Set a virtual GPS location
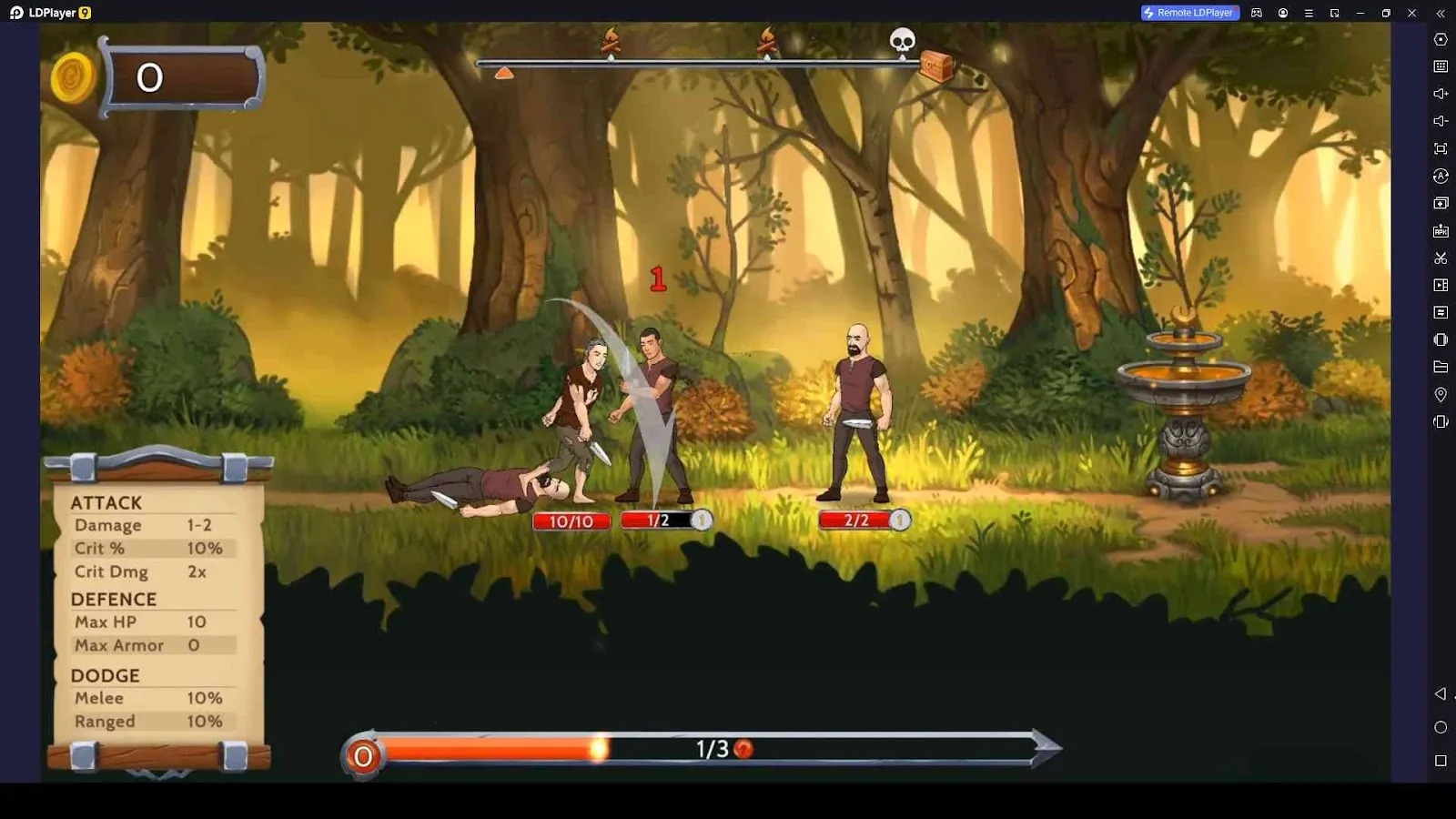1456x819 pixels. point(1441,394)
